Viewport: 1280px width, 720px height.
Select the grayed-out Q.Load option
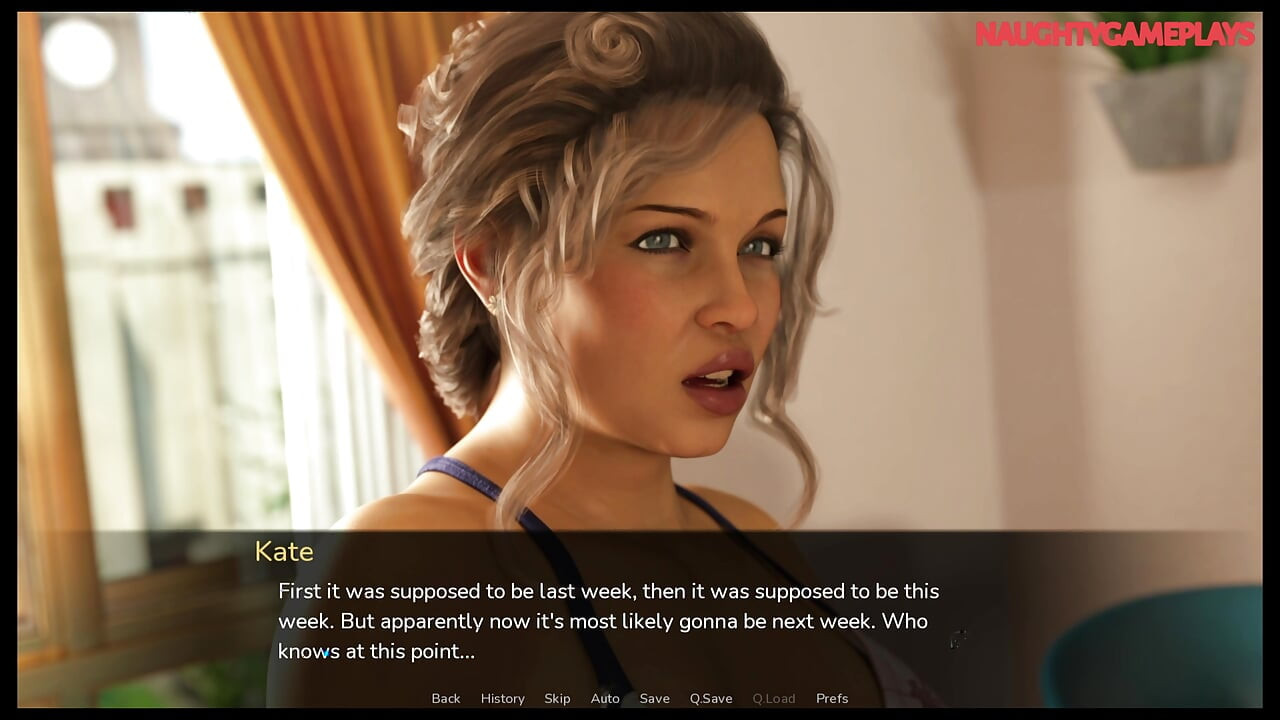tap(775, 698)
